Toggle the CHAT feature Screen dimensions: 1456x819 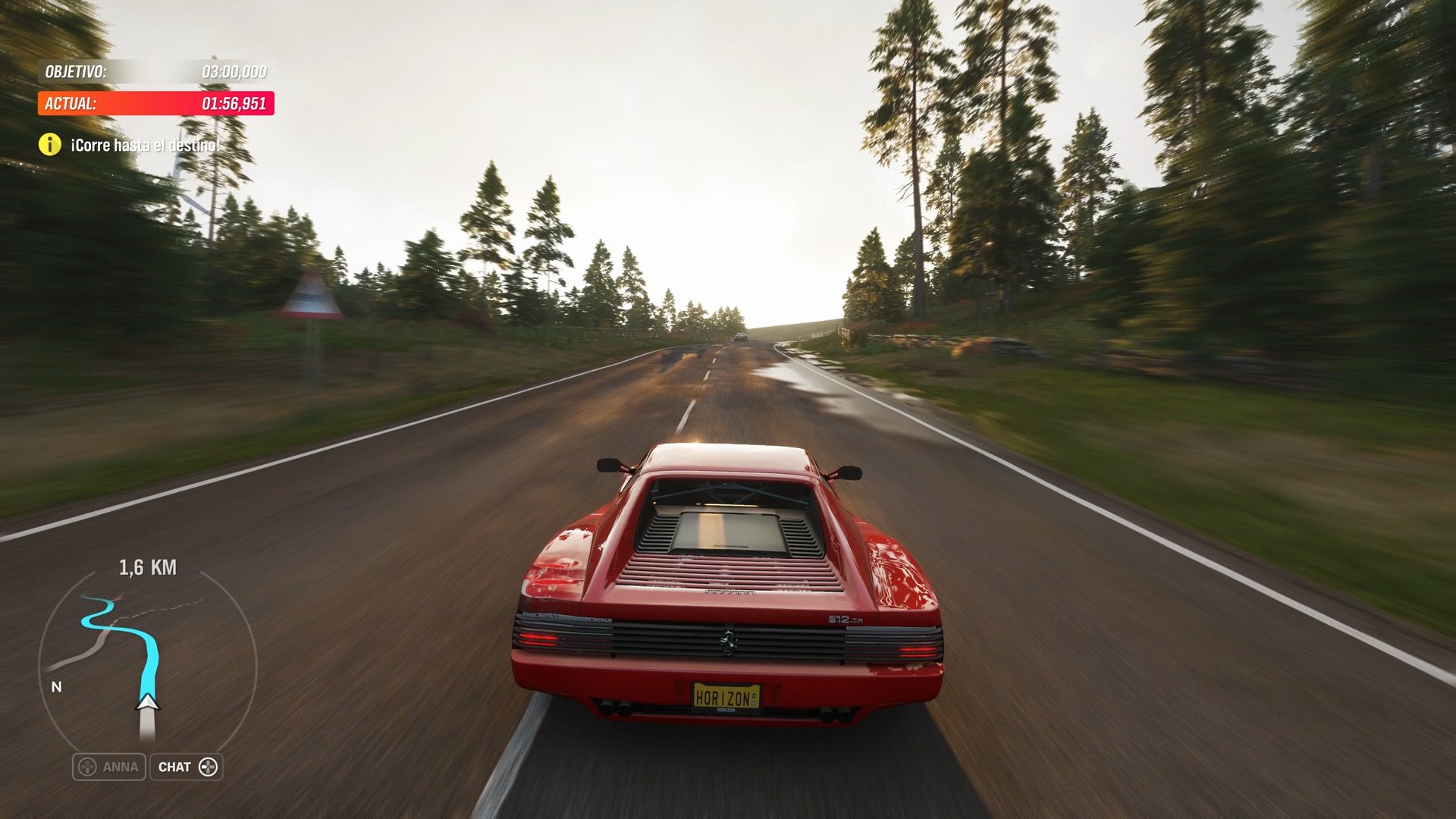point(187,767)
